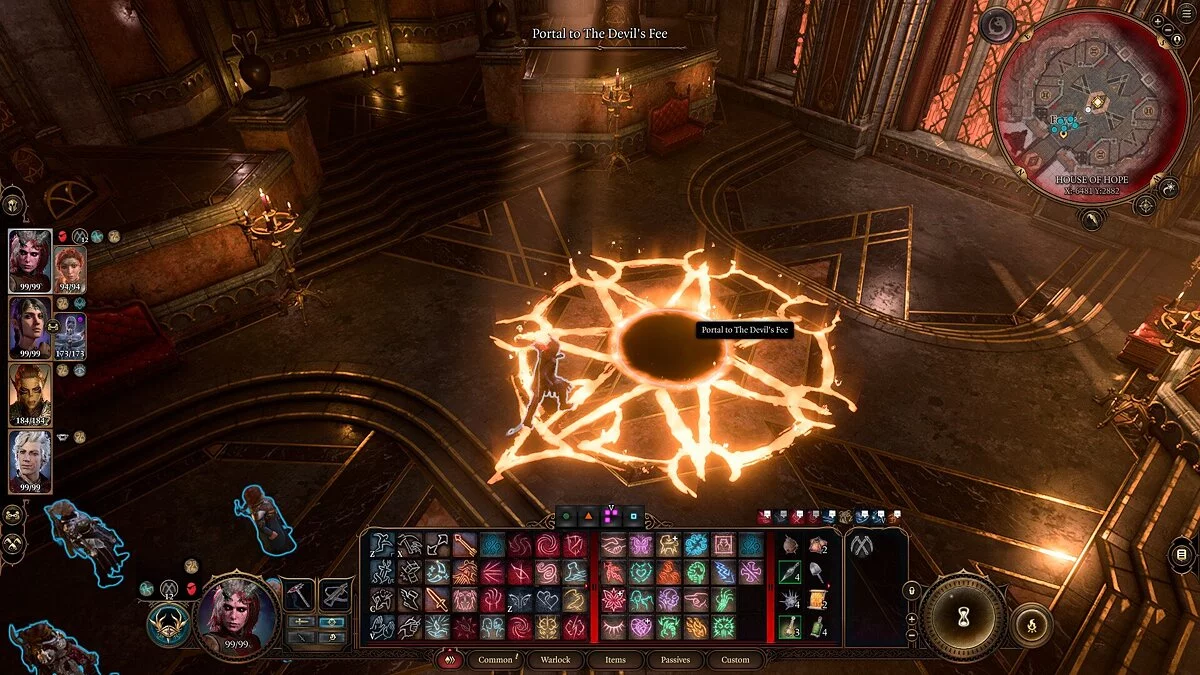1200x675 pixels.
Task: Select the horned tiefling party portrait
Action: pos(29,260)
